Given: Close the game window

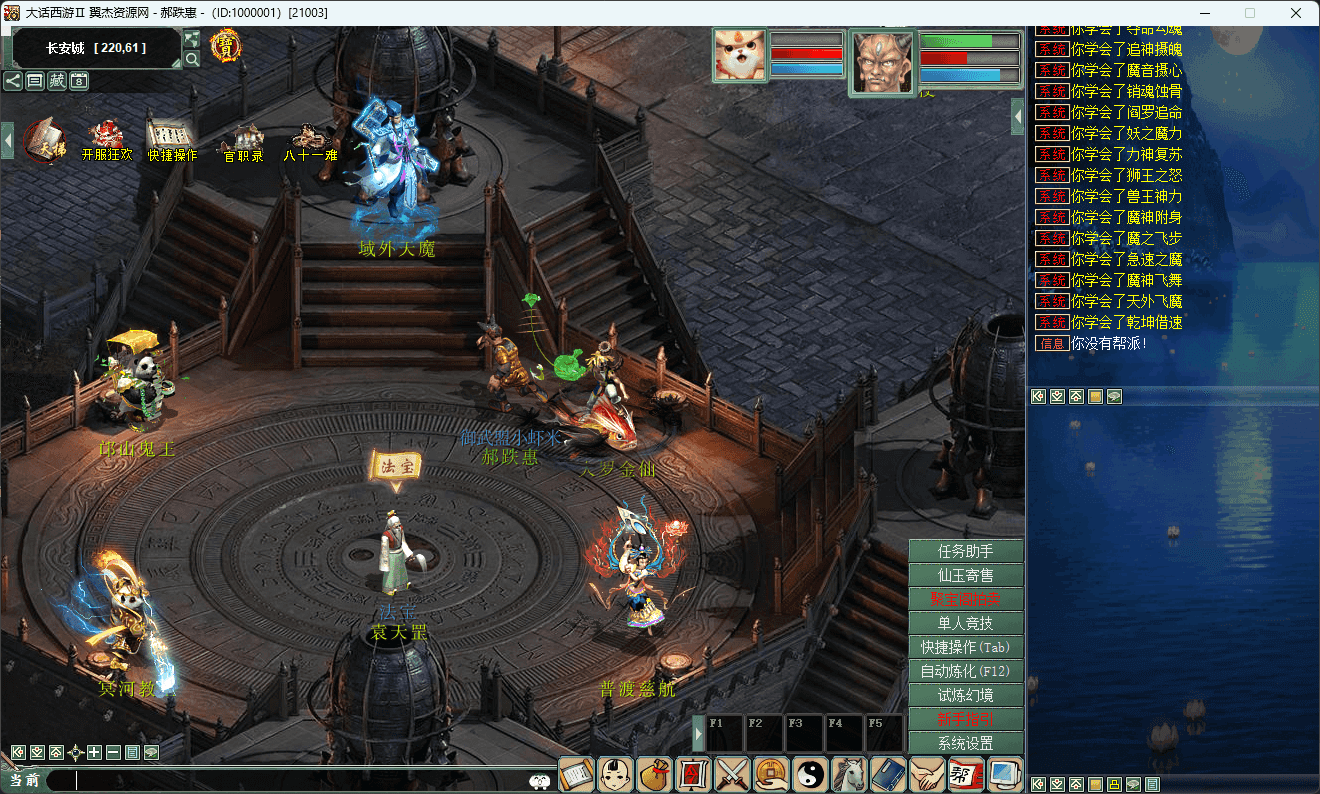Looking at the screenshot, I should coord(1296,13).
